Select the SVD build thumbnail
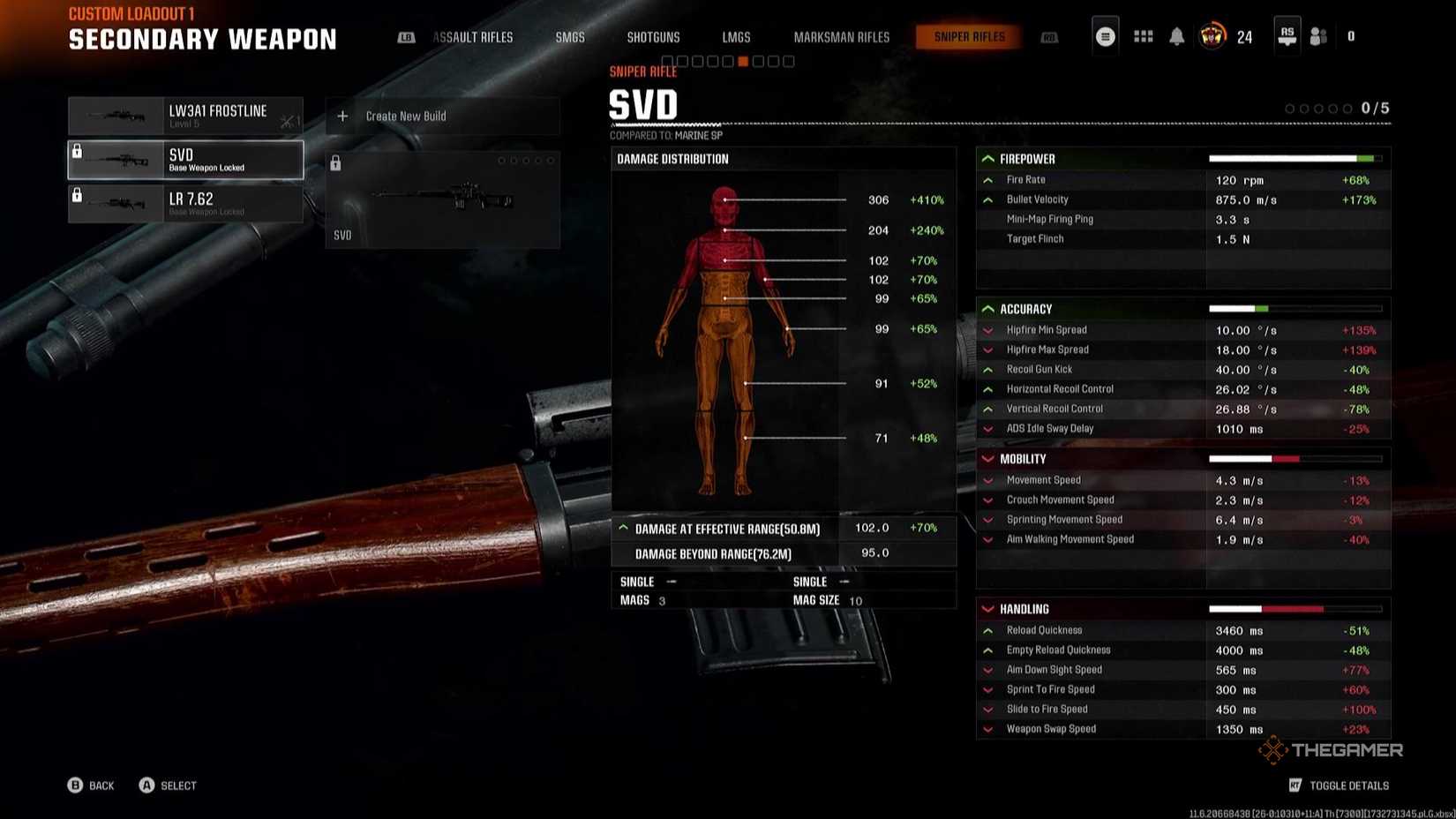Image resolution: width=1456 pixels, height=819 pixels. 442,198
